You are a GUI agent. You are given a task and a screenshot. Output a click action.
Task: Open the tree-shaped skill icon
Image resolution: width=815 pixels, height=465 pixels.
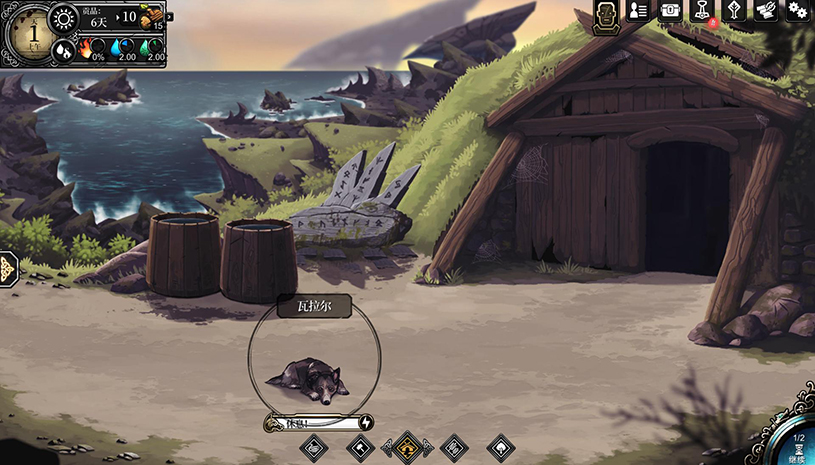(734, 10)
